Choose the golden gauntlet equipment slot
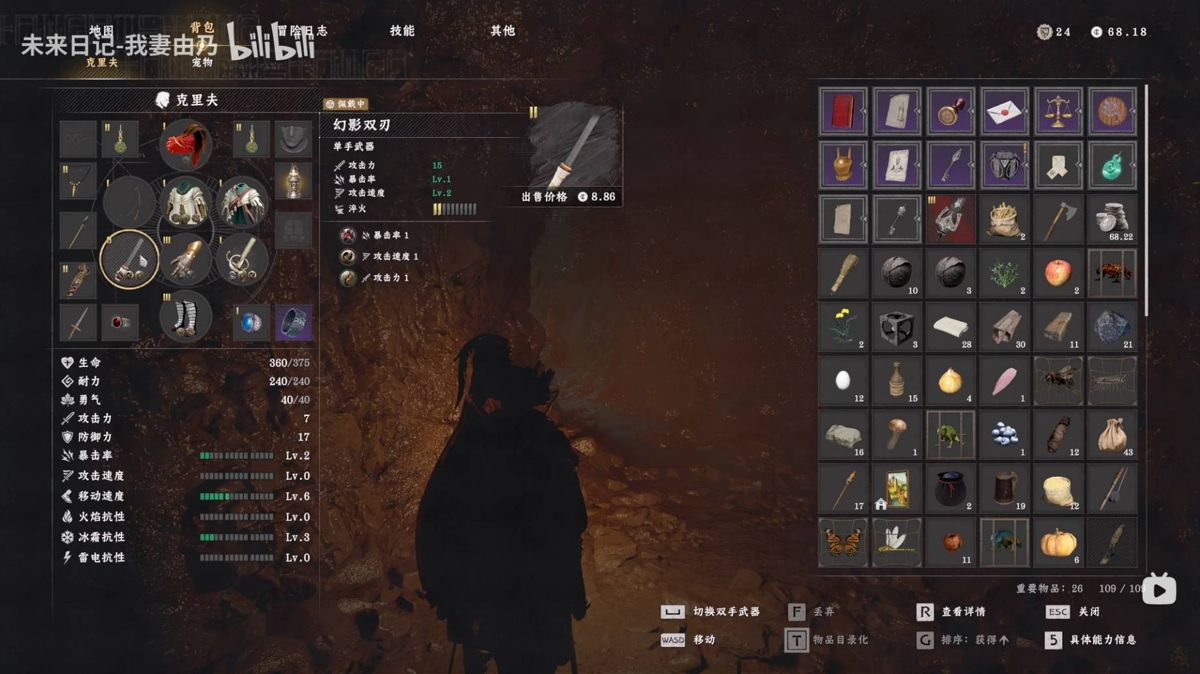1200x674 pixels. [x=186, y=259]
